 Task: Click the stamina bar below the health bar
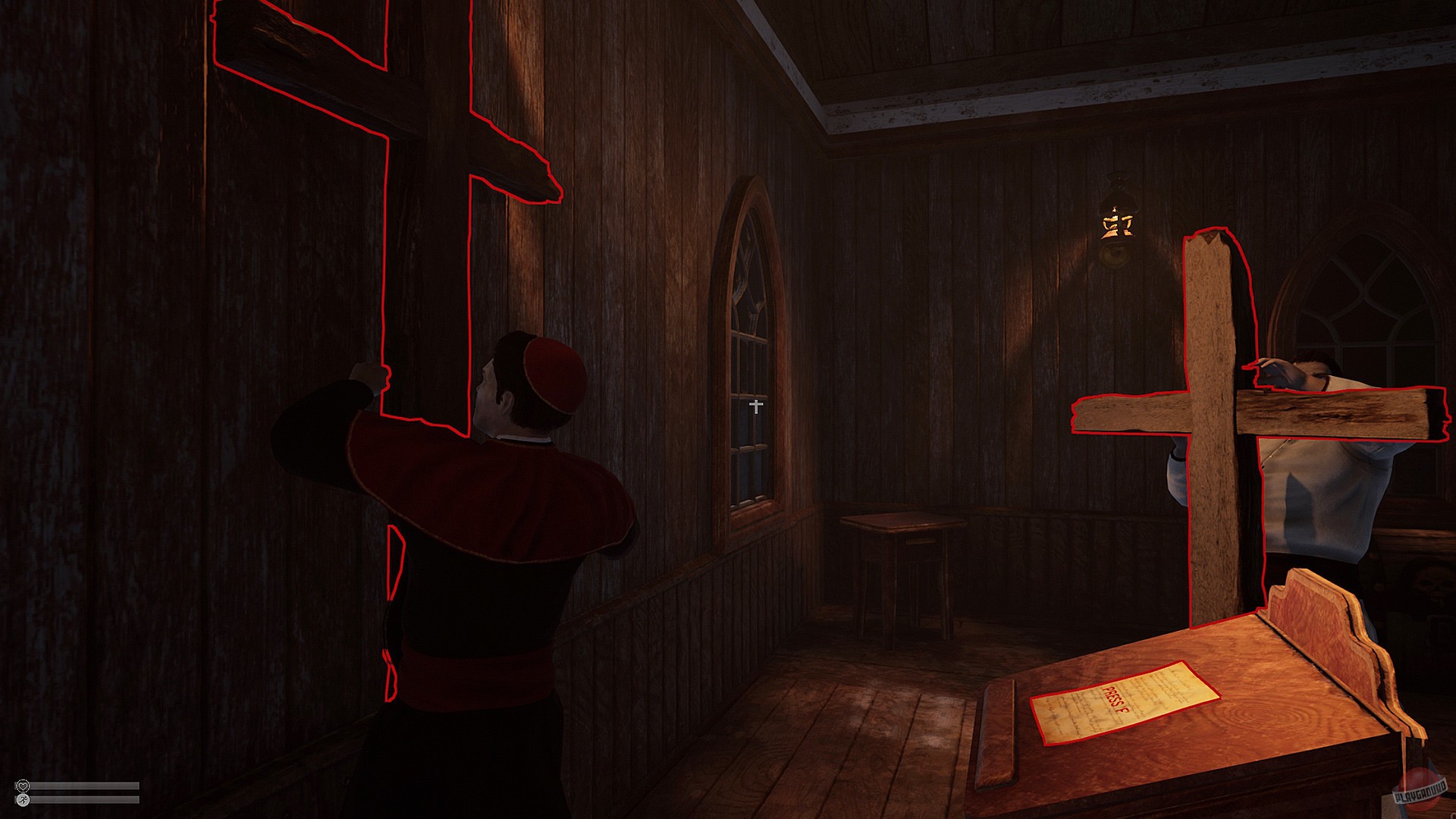coord(83,800)
